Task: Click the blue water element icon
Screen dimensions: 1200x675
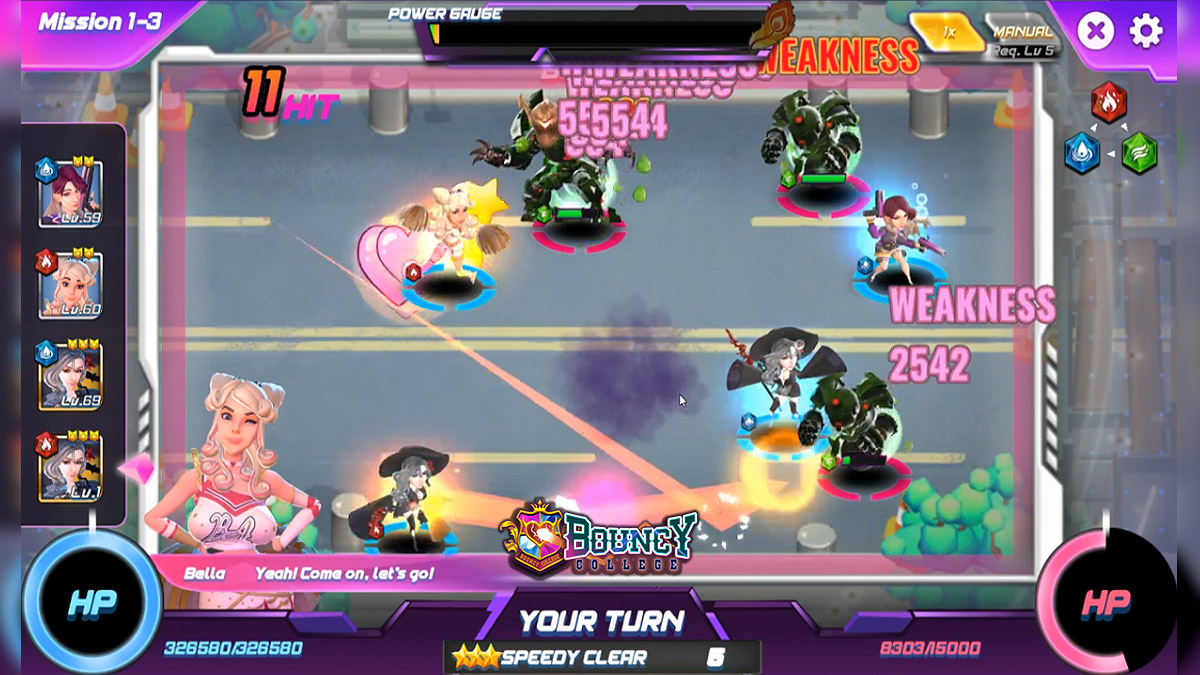Action: point(1082,154)
